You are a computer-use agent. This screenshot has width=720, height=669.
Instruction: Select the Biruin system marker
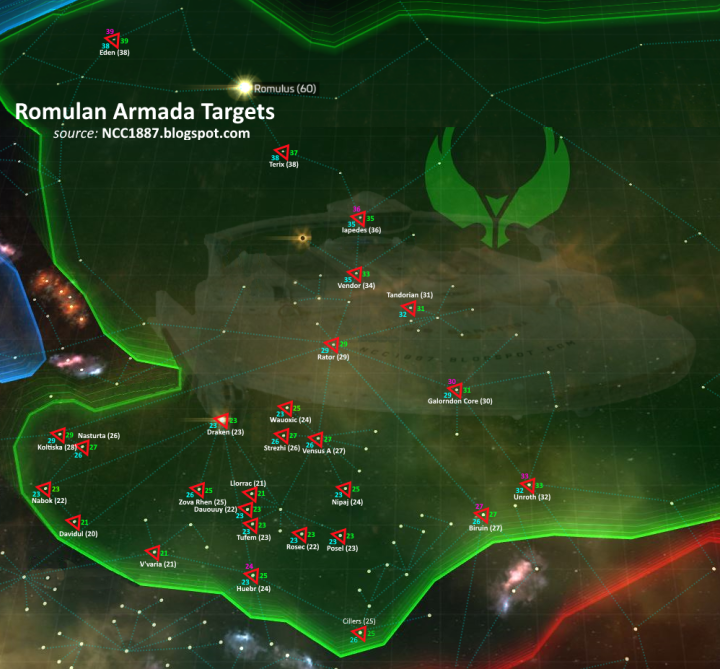[483, 515]
